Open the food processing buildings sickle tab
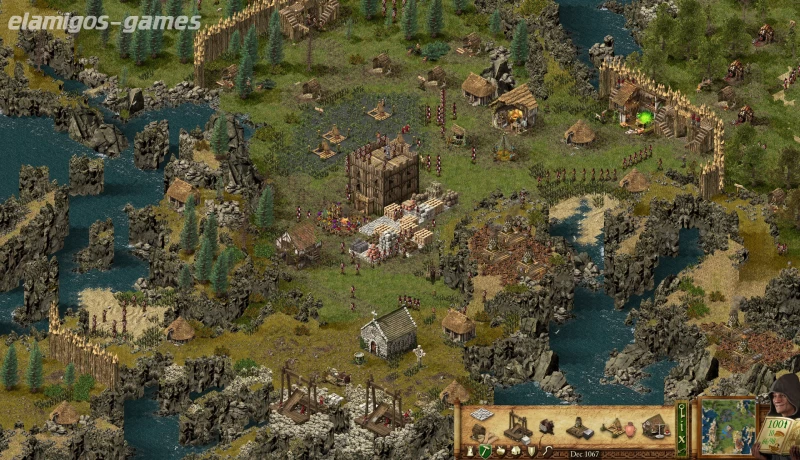800x460 pixels. (x=547, y=451)
